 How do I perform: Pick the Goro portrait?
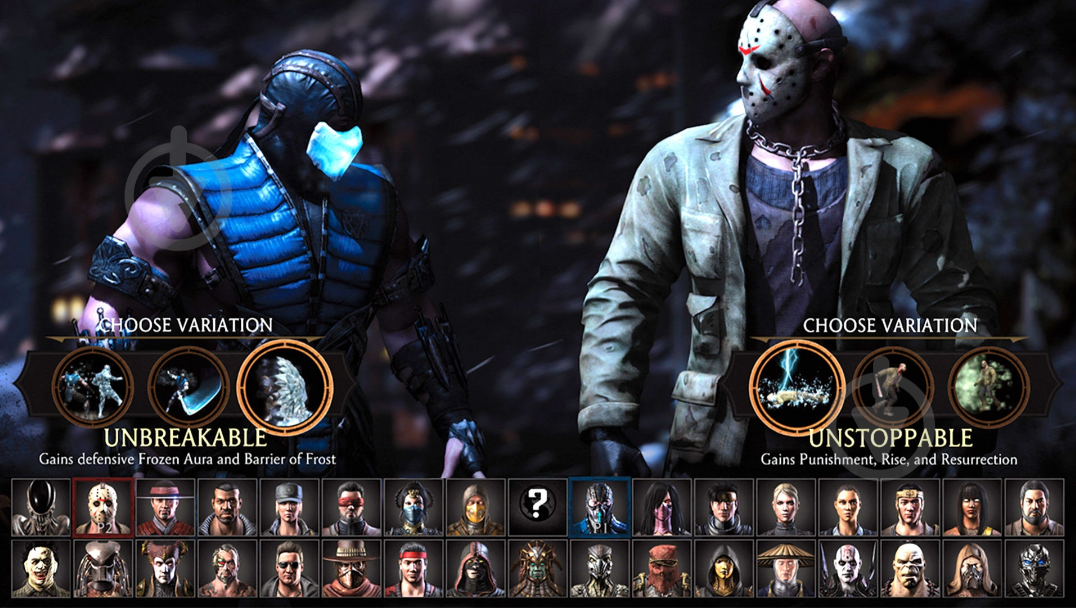click(x=909, y=568)
